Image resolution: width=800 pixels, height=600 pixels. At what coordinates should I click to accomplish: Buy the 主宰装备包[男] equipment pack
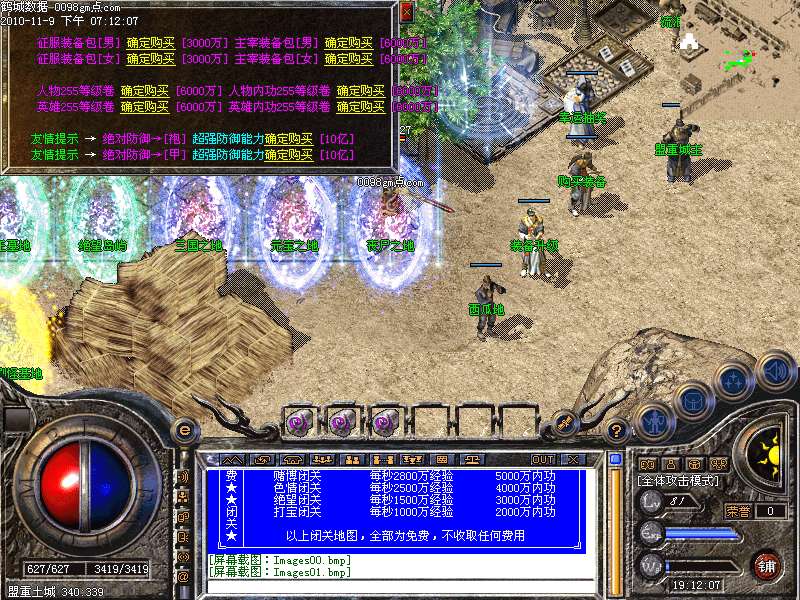(x=349, y=43)
